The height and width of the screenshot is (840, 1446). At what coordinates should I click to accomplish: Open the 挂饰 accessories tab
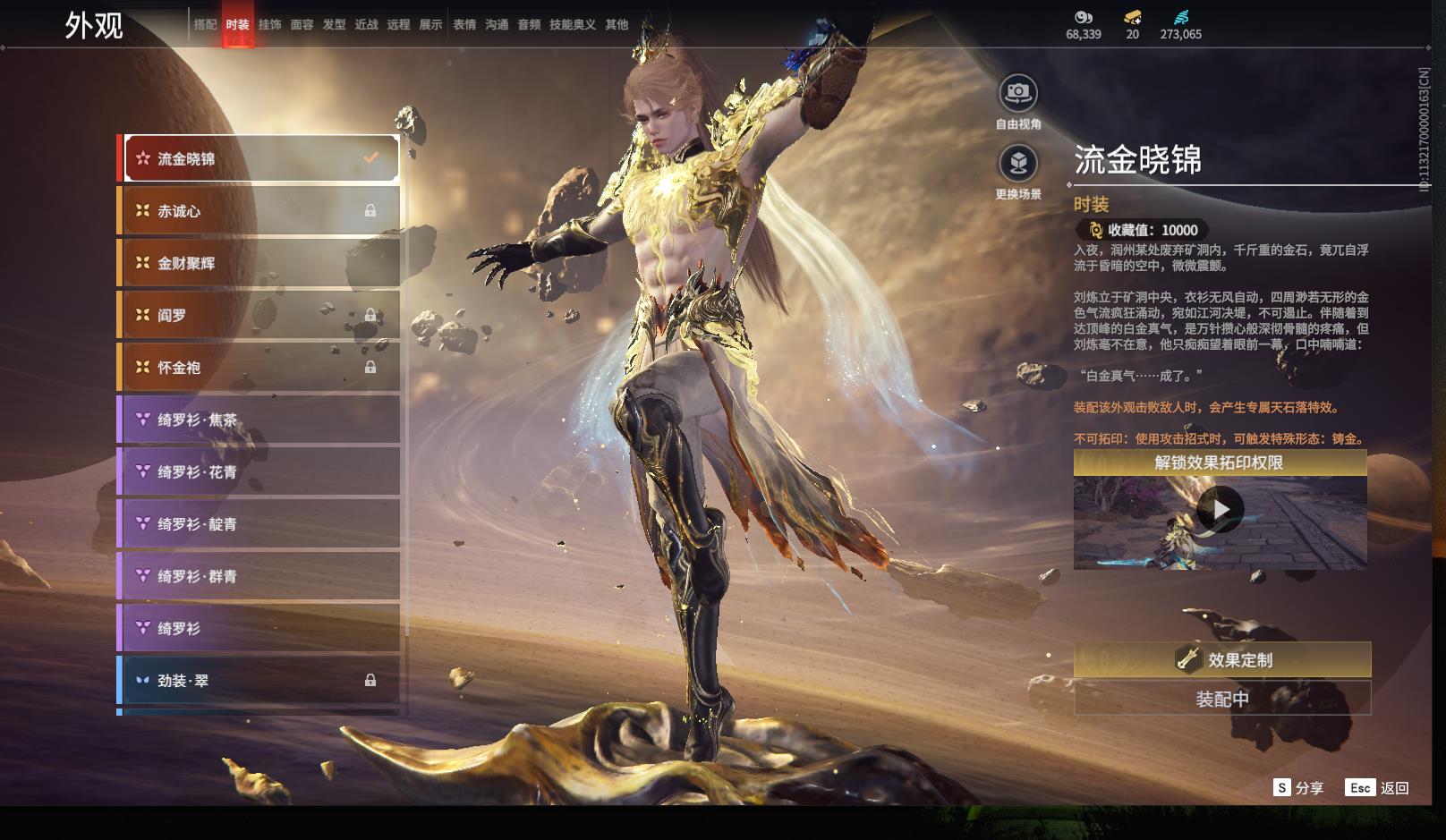[x=269, y=25]
